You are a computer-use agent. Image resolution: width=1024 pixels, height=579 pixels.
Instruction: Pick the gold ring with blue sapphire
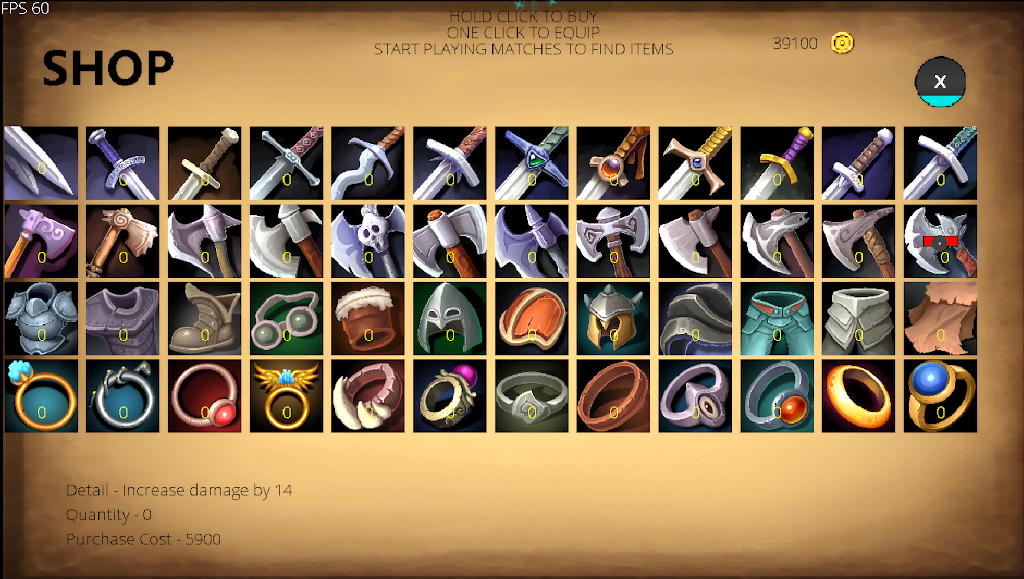click(941, 396)
